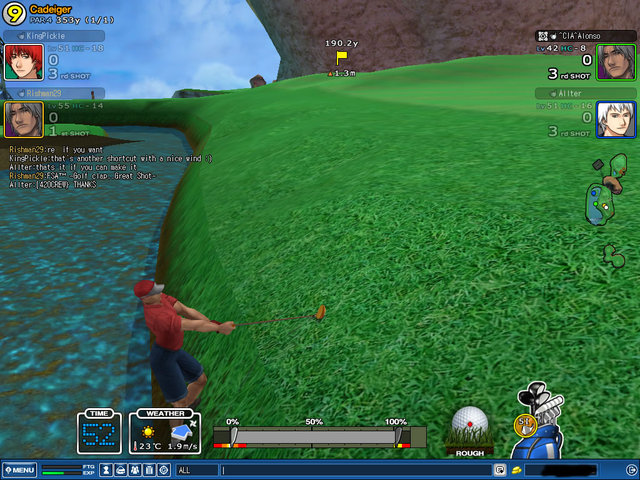
Task: Click the chat text input field
Action: point(355,470)
